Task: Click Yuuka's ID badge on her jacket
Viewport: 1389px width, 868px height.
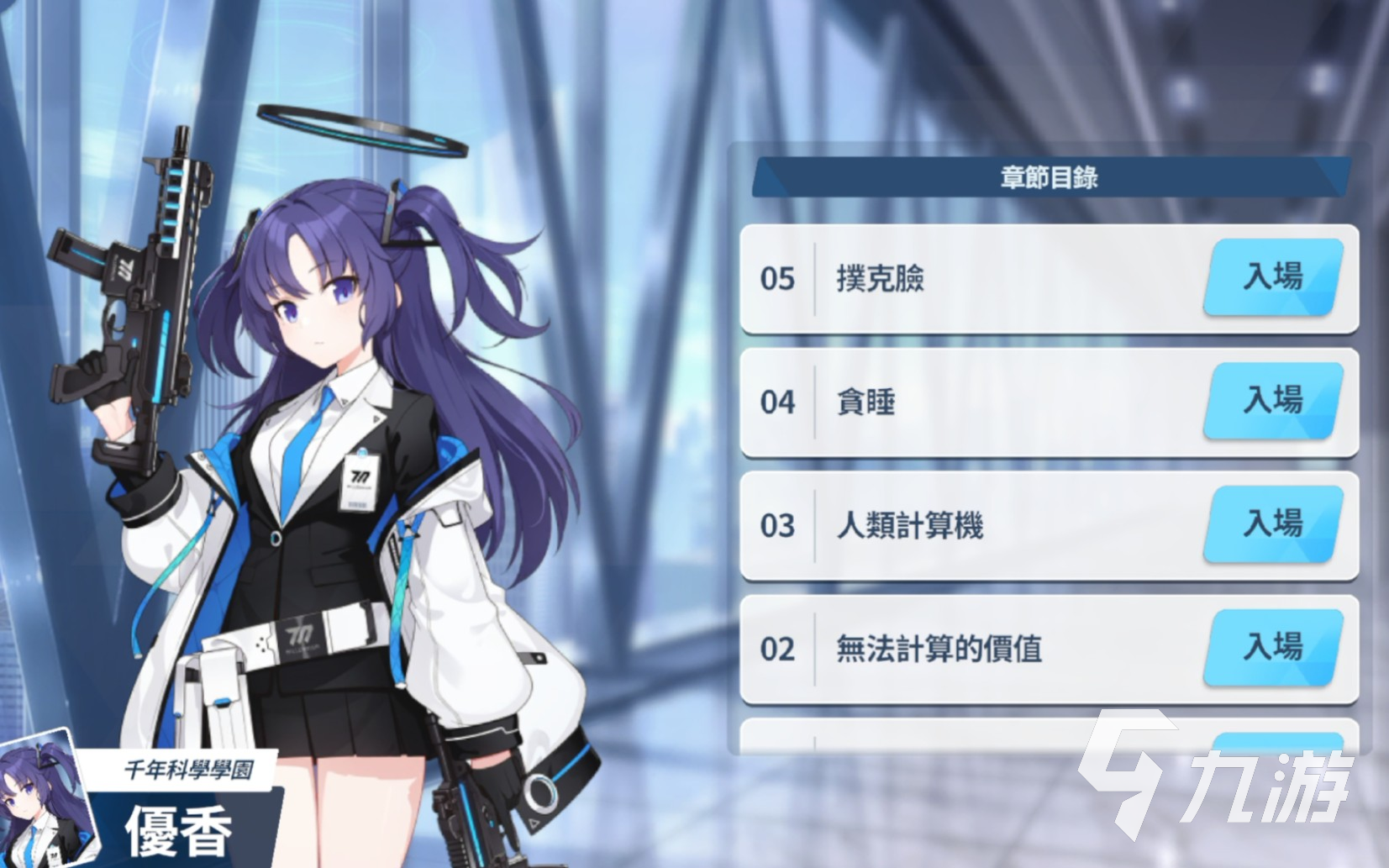Action: [358, 483]
